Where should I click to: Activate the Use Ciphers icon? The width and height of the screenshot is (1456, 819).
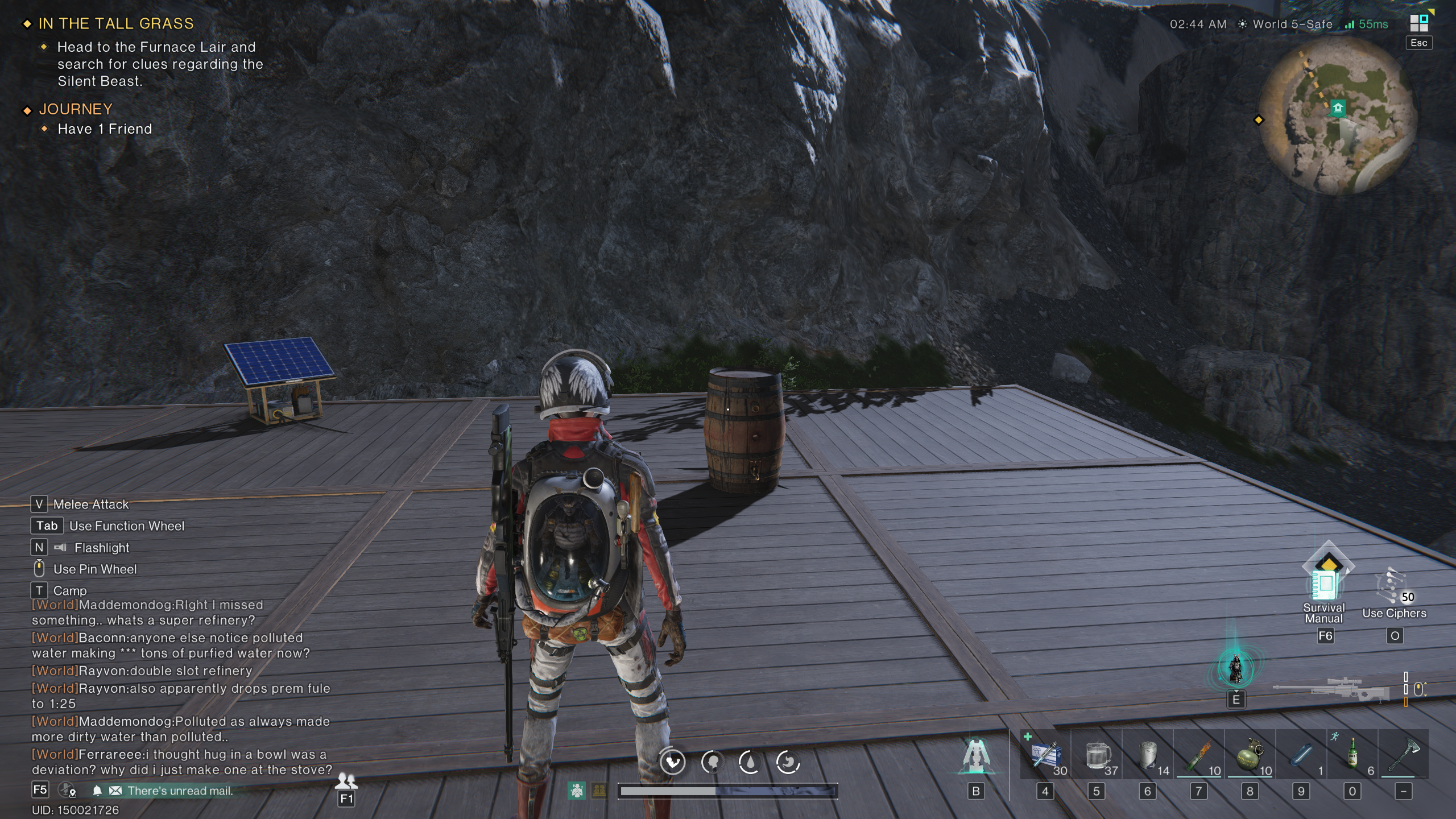pos(1393,588)
